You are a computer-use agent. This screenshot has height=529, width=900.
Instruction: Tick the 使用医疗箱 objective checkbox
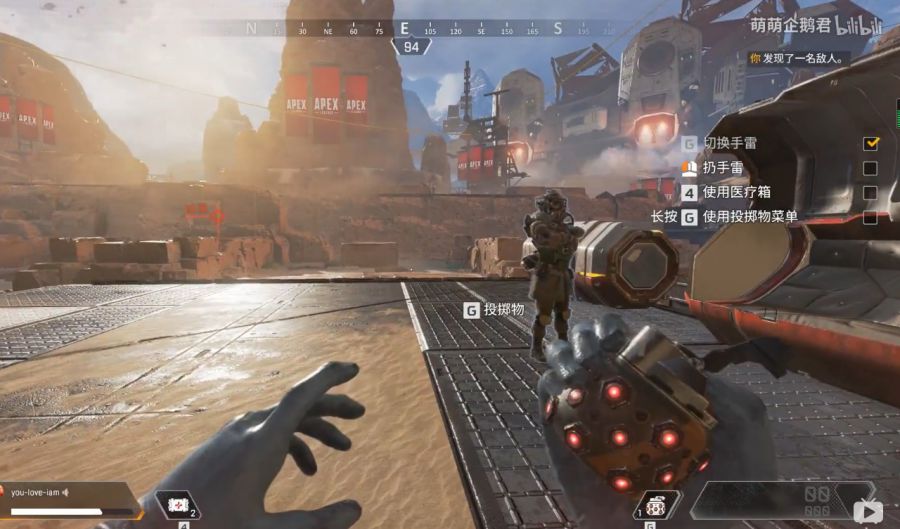870,192
